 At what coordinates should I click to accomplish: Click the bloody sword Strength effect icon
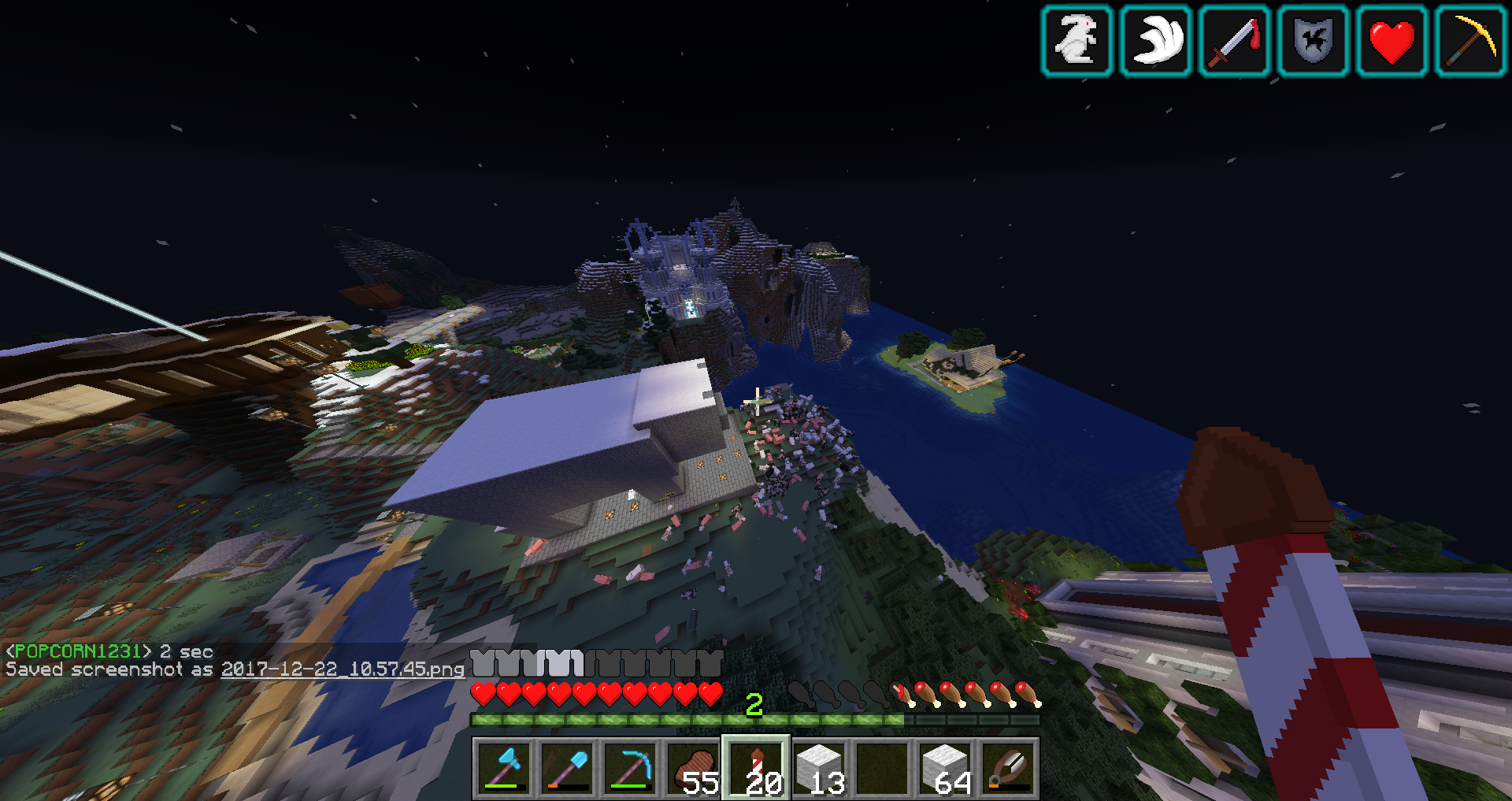pos(1234,41)
